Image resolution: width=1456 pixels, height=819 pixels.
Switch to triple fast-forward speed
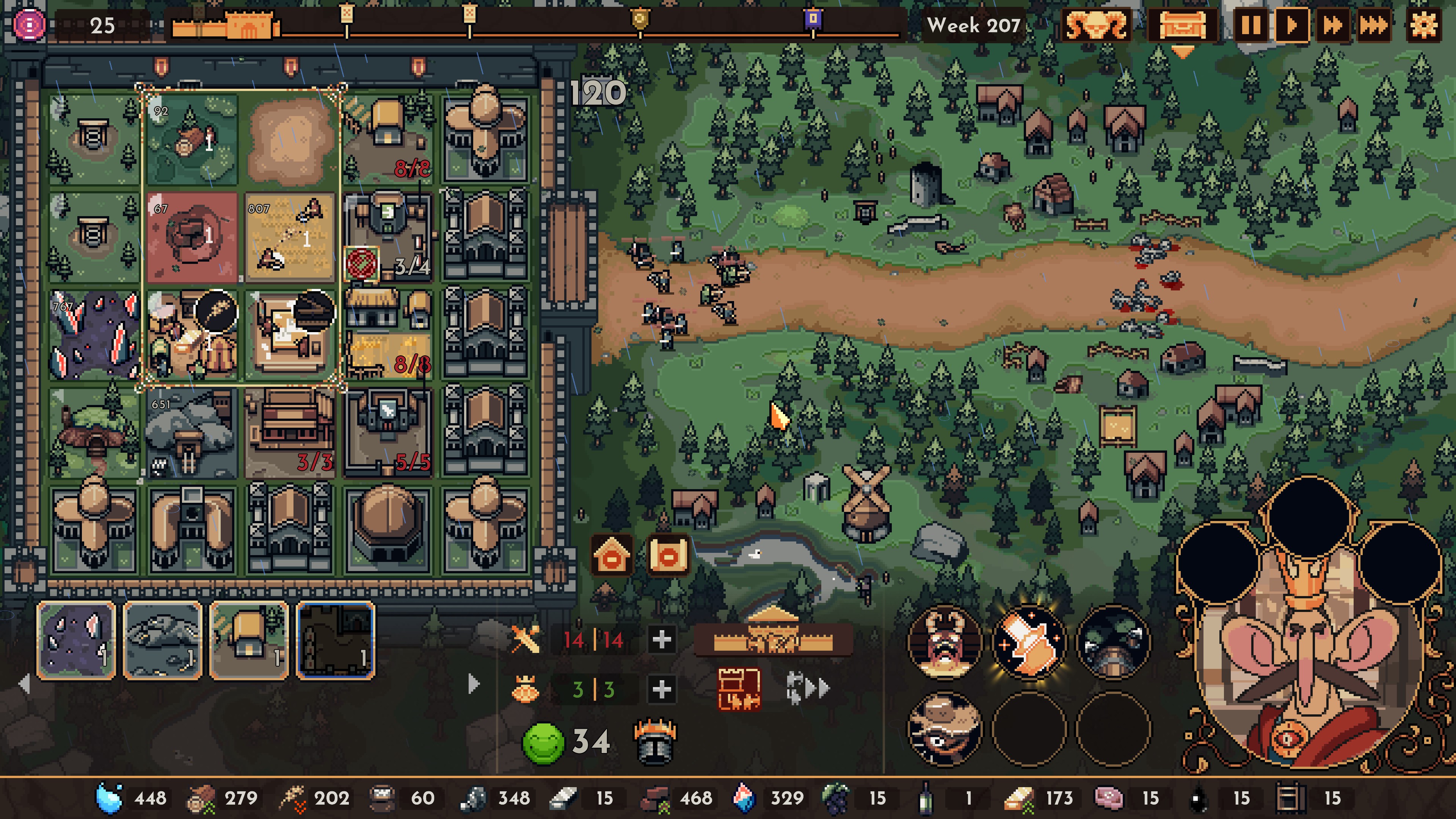click(1374, 25)
